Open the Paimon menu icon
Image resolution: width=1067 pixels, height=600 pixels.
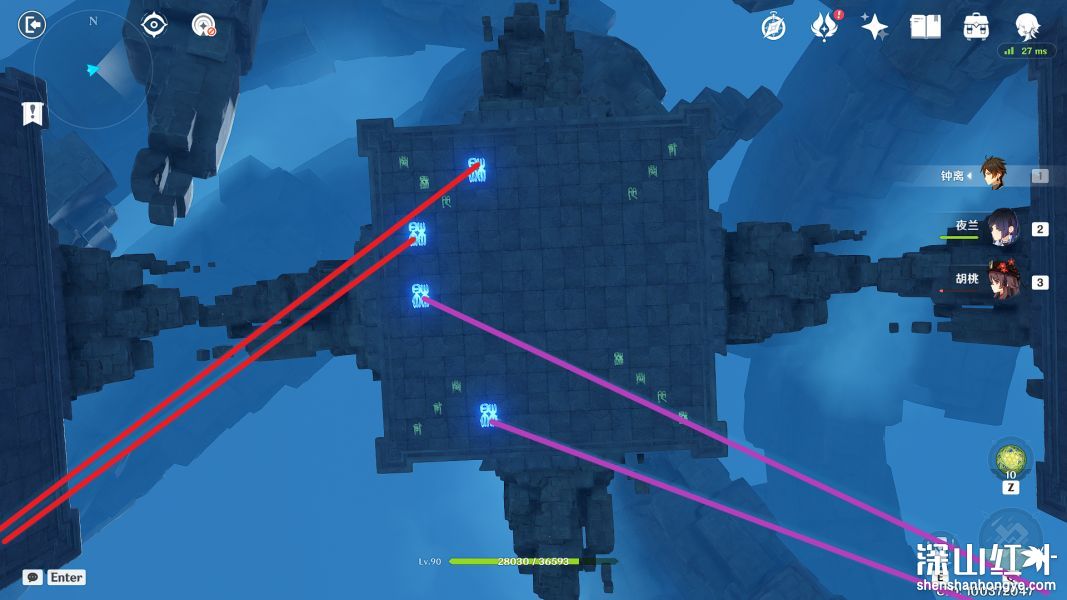coord(1027,27)
